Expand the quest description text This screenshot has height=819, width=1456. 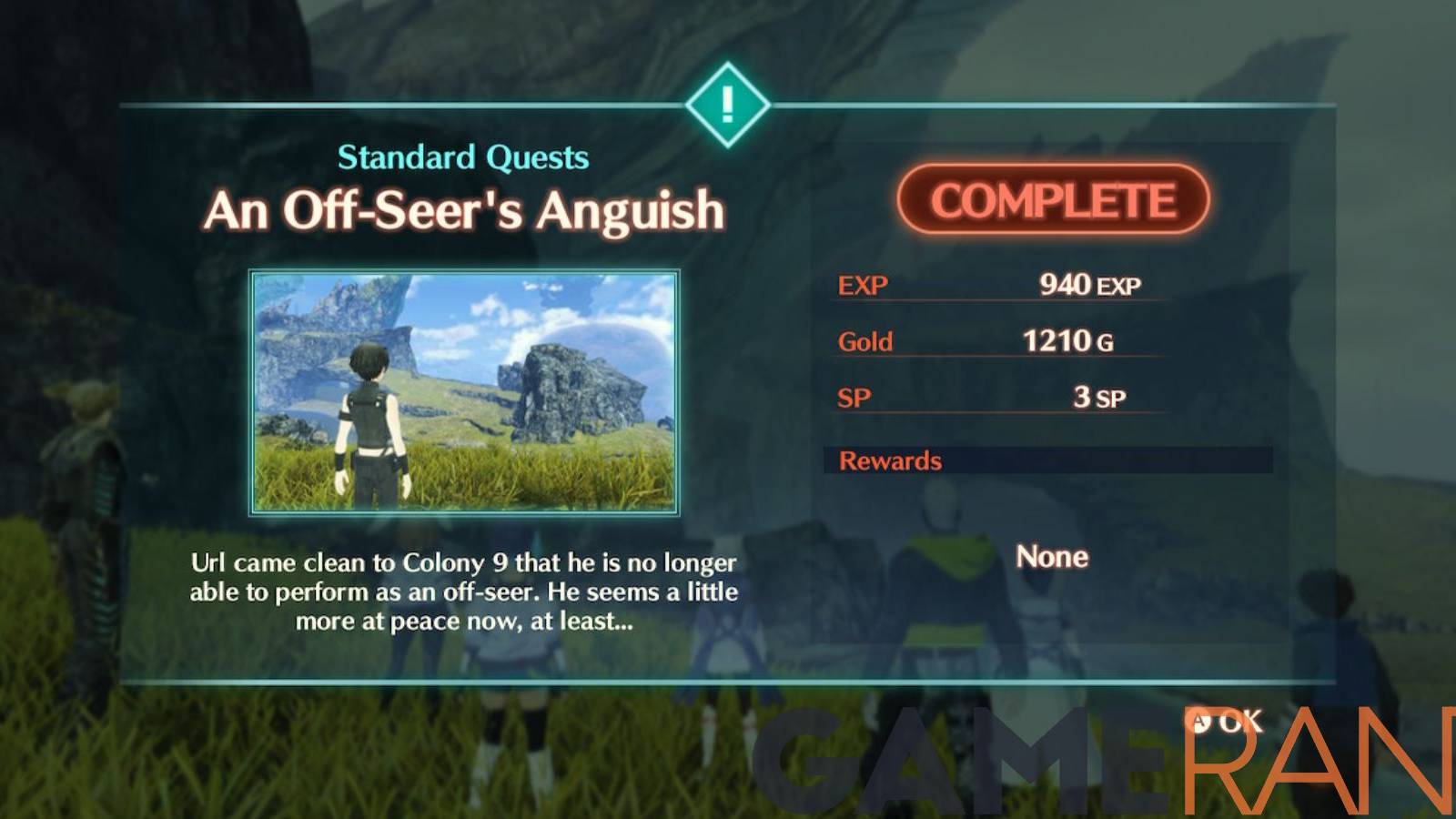click(x=463, y=591)
